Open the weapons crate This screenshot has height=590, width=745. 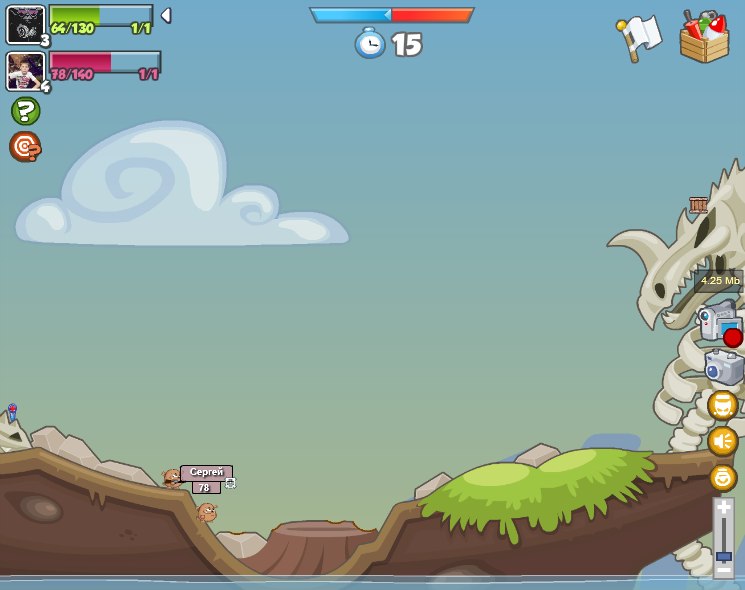(x=704, y=38)
